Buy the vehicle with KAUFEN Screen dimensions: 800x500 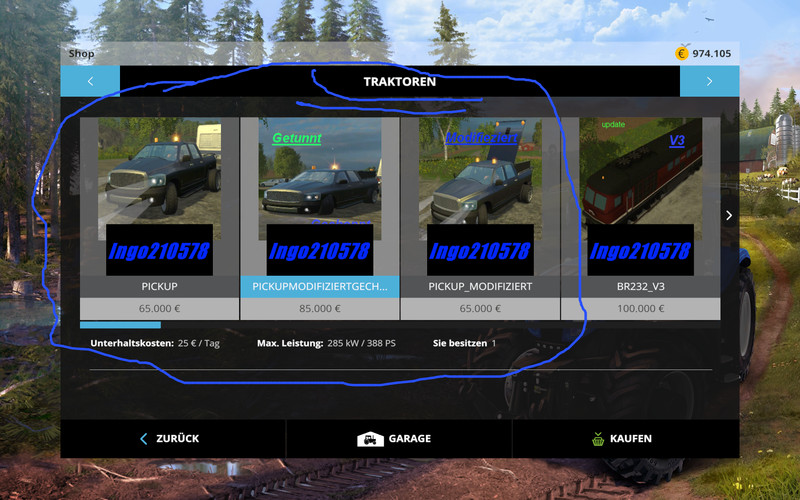pos(625,438)
